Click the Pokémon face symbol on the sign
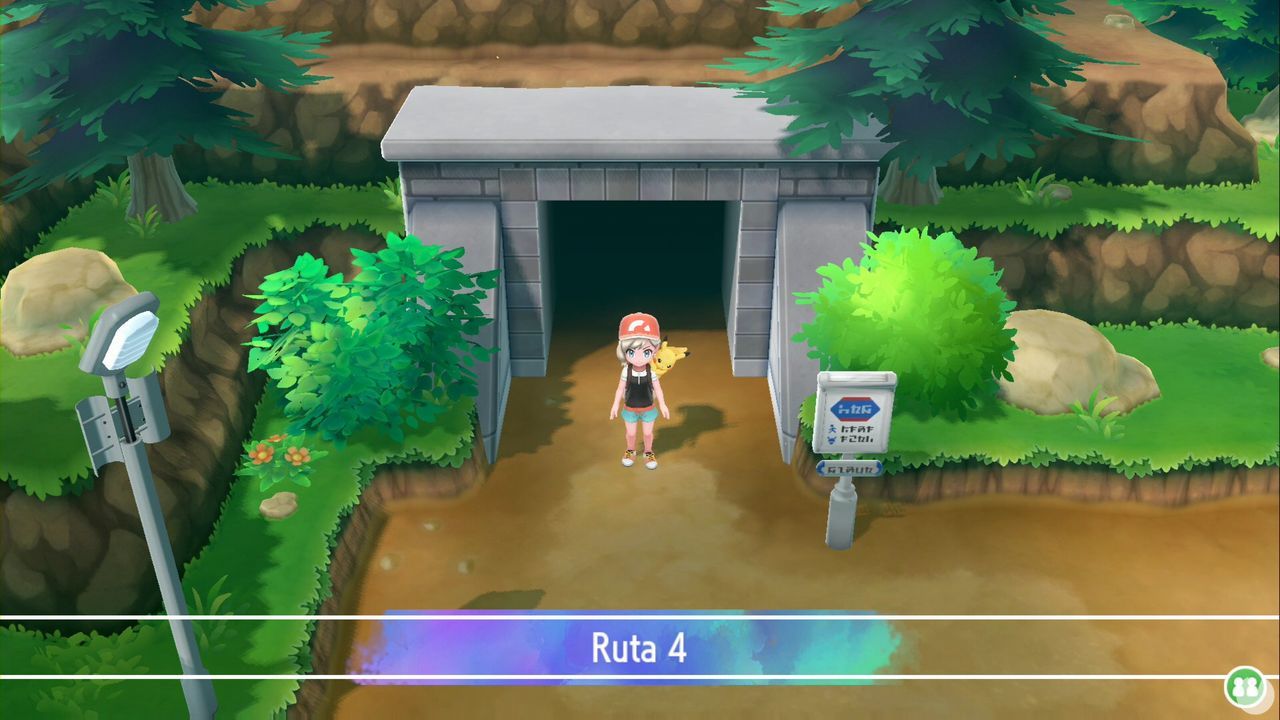This screenshot has width=1280, height=720. tap(831, 440)
